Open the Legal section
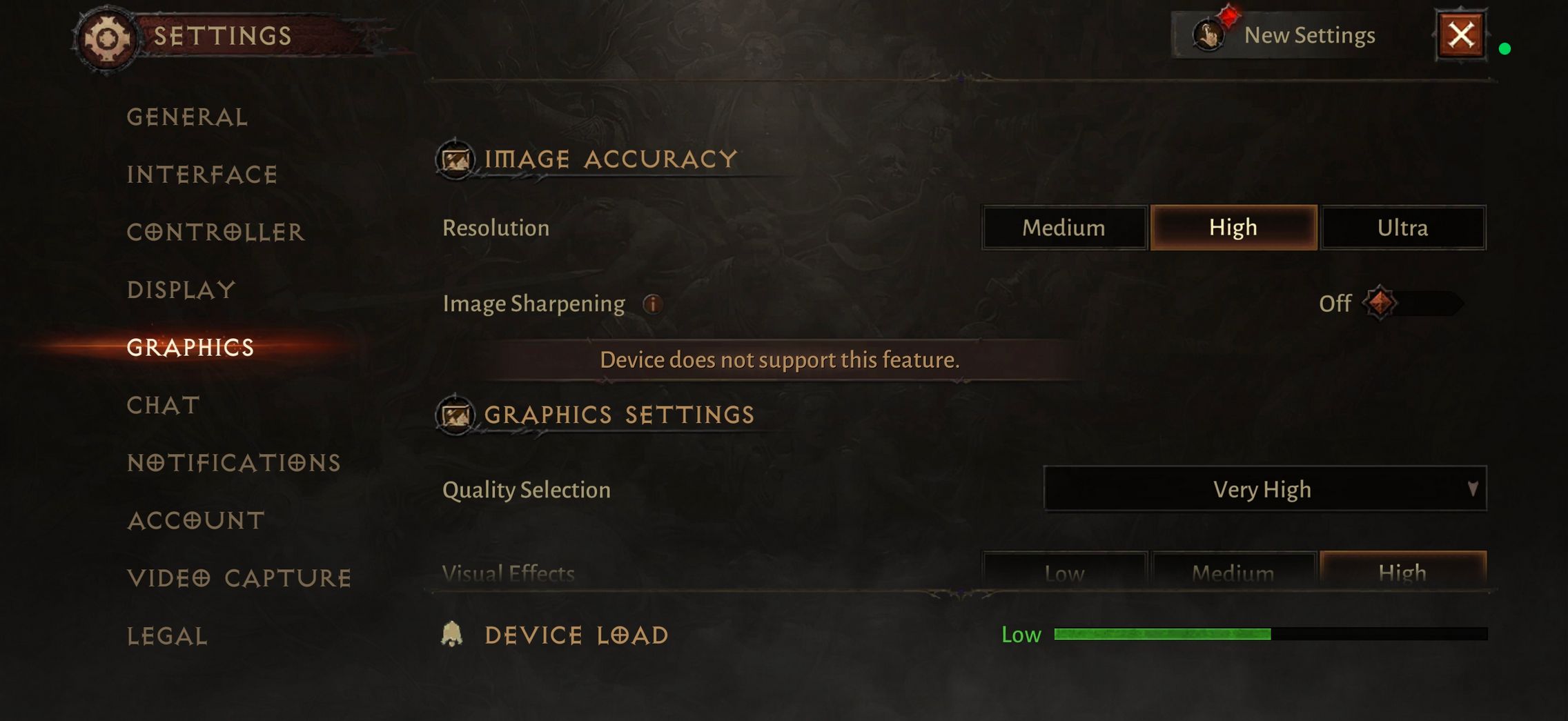The height and width of the screenshot is (721, 1568). pyautogui.click(x=167, y=636)
